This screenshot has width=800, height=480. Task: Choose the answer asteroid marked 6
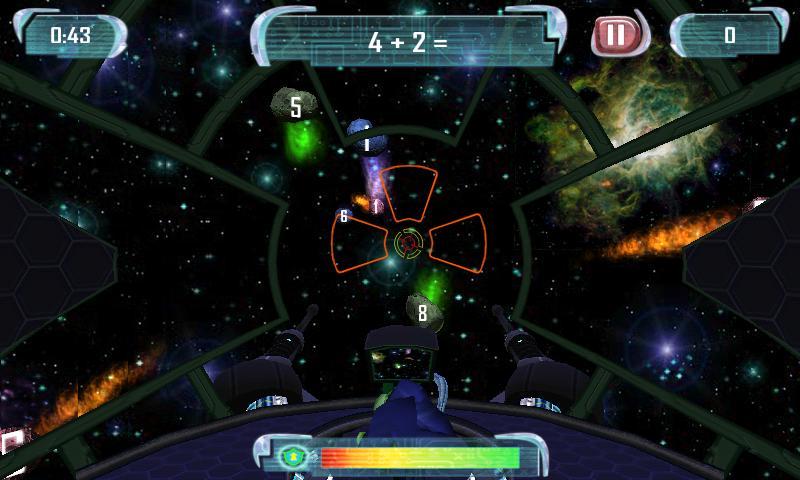343,215
